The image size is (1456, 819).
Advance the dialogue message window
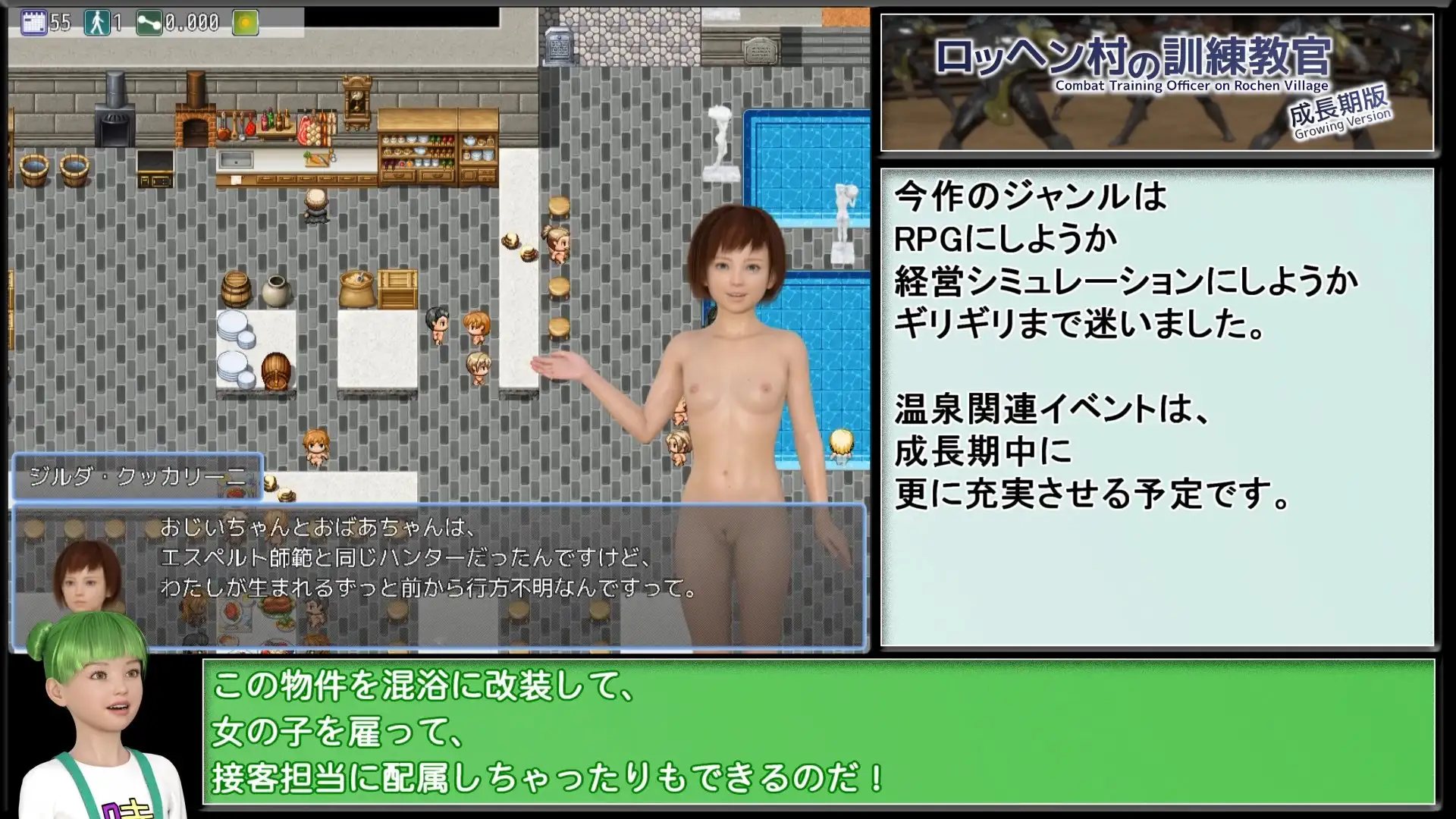pos(438,576)
